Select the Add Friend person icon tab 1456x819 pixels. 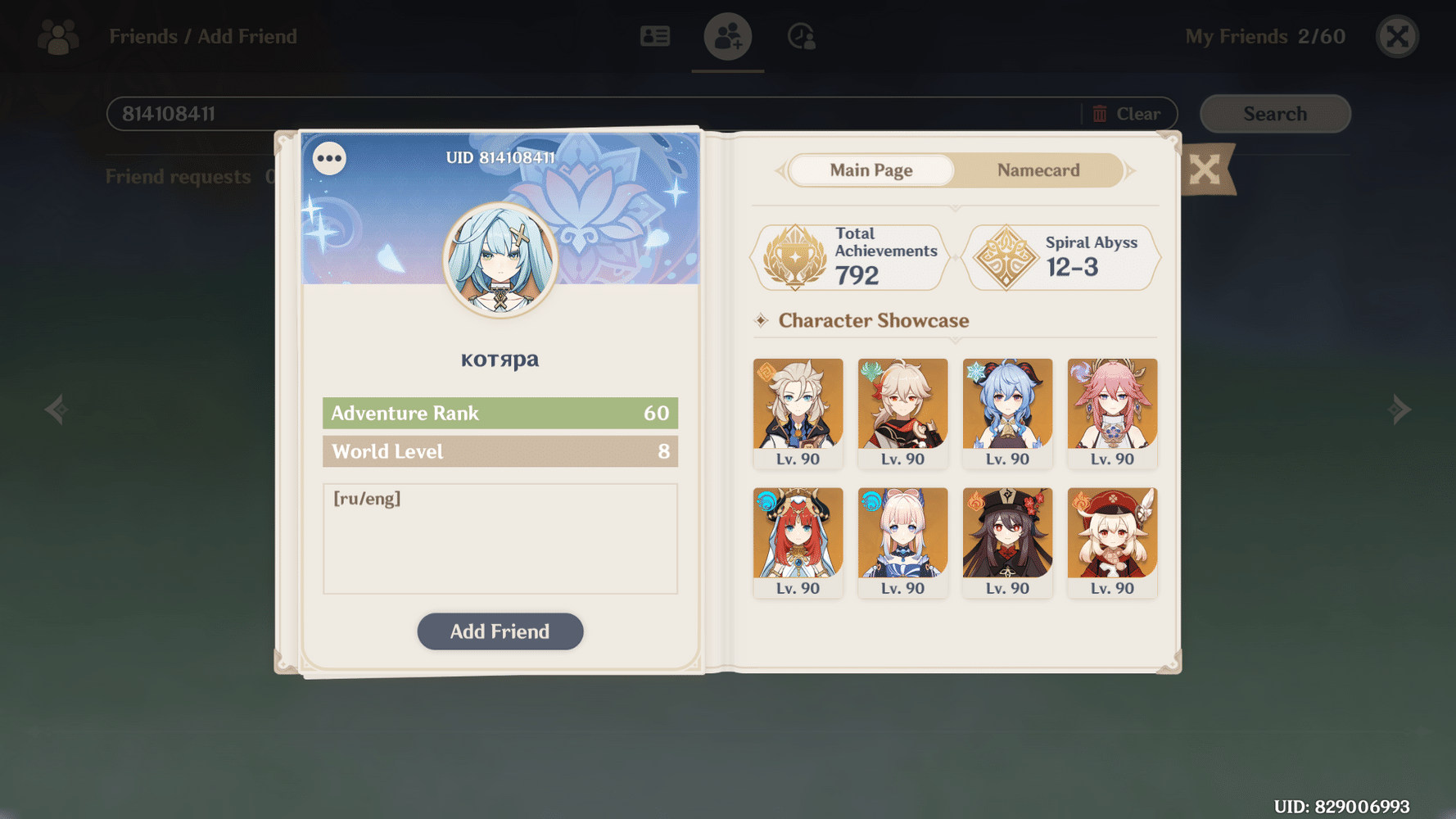727,36
